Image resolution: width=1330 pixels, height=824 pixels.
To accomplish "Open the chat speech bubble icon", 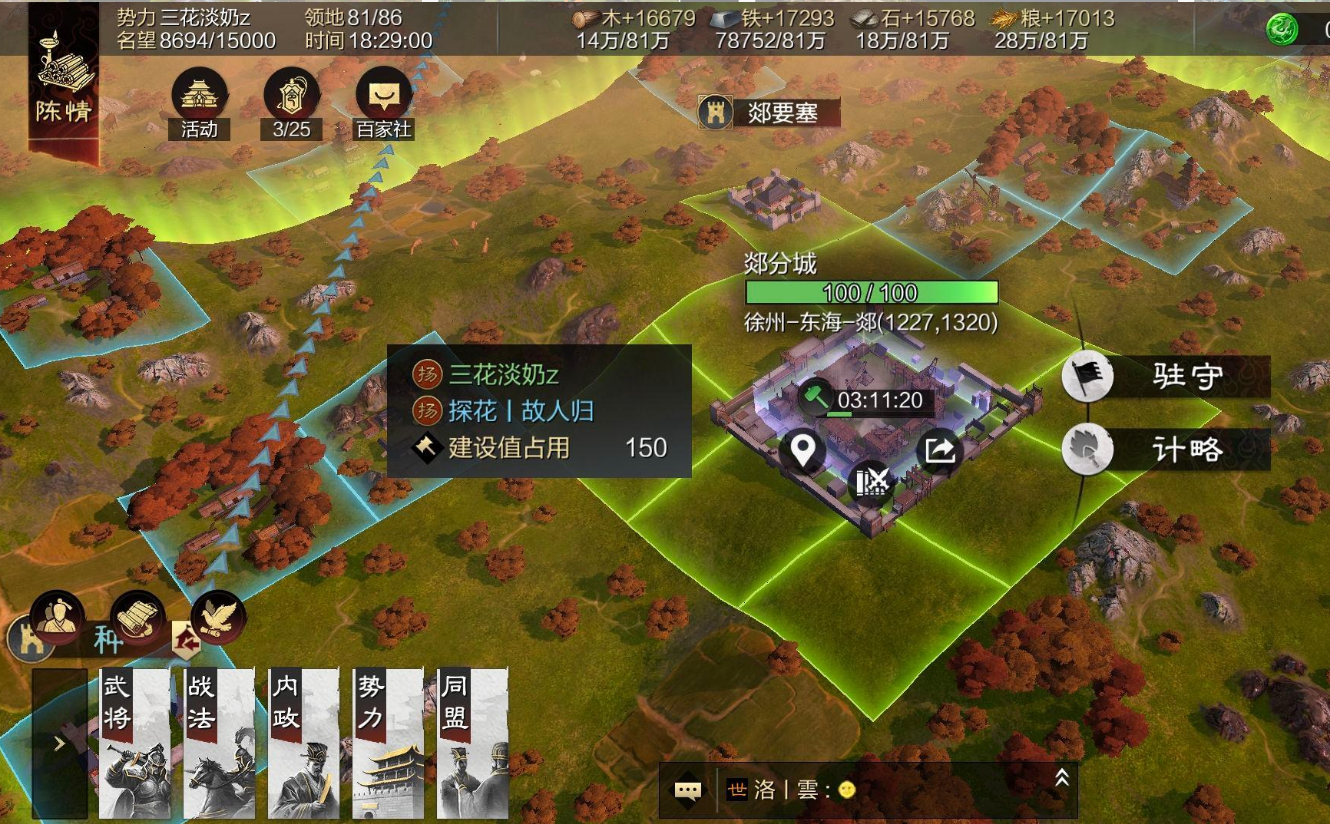I will (x=687, y=790).
